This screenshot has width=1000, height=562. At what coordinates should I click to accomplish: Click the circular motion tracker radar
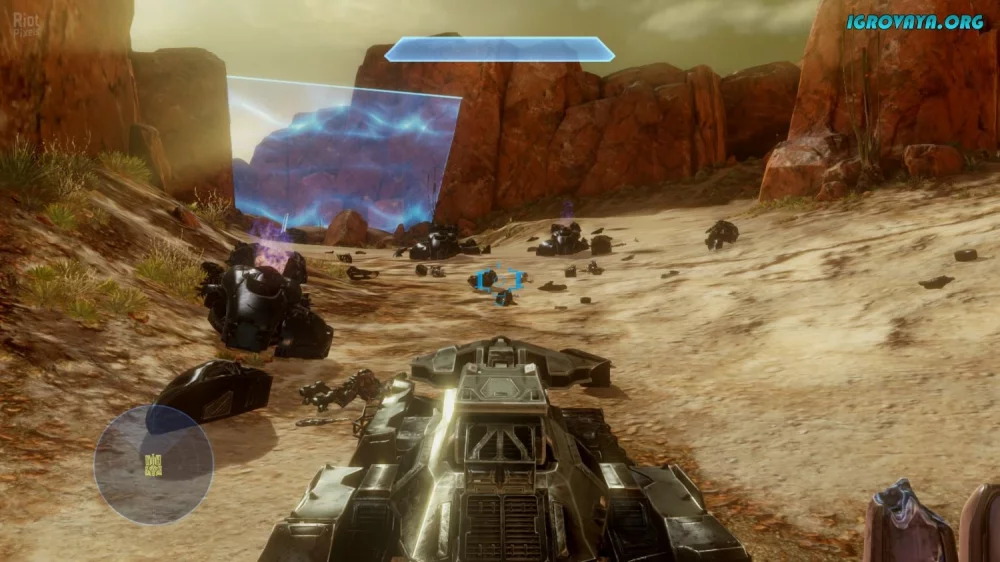pyautogui.click(x=153, y=463)
